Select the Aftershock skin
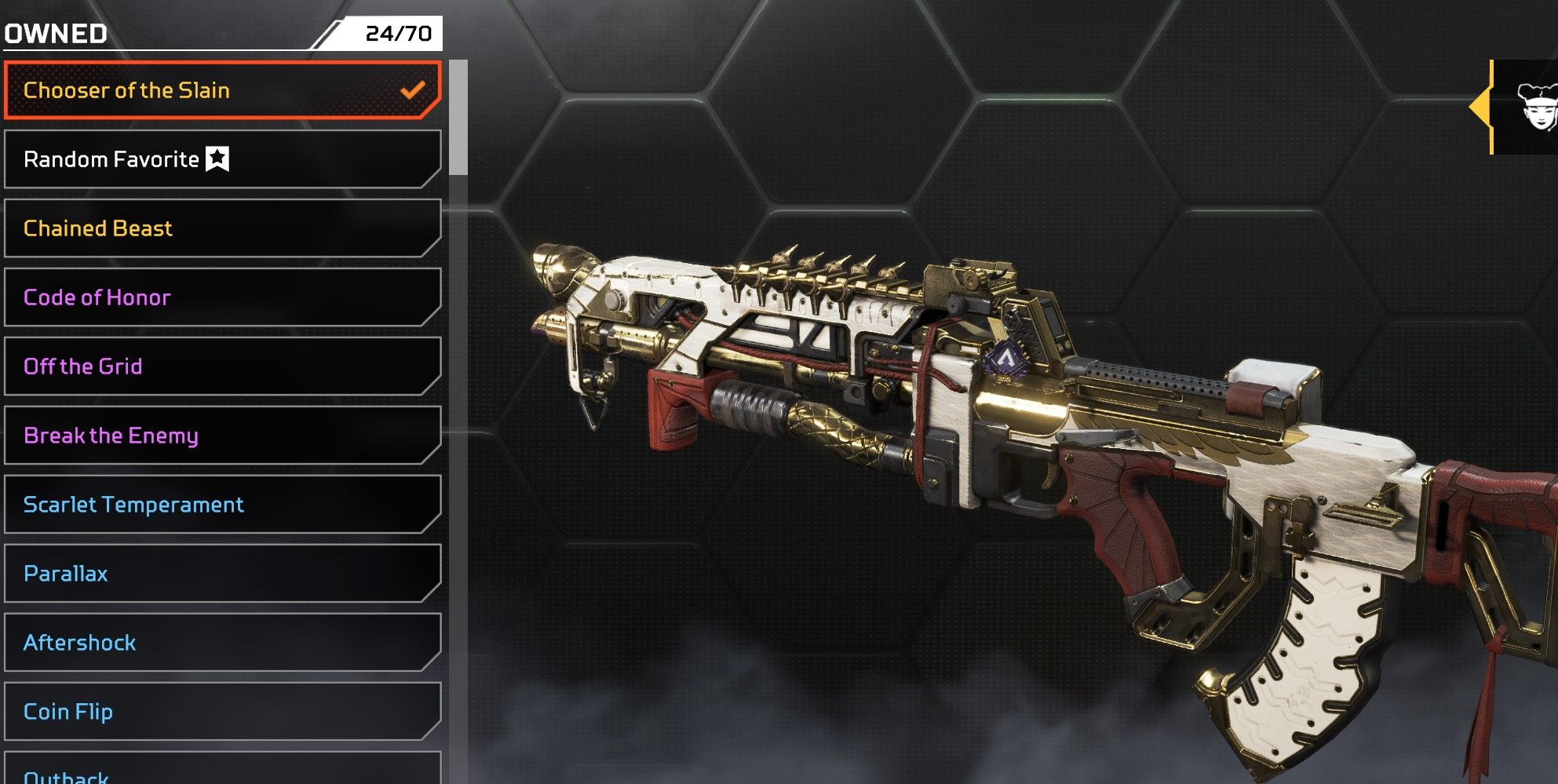Image resolution: width=1558 pixels, height=784 pixels. coord(222,643)
